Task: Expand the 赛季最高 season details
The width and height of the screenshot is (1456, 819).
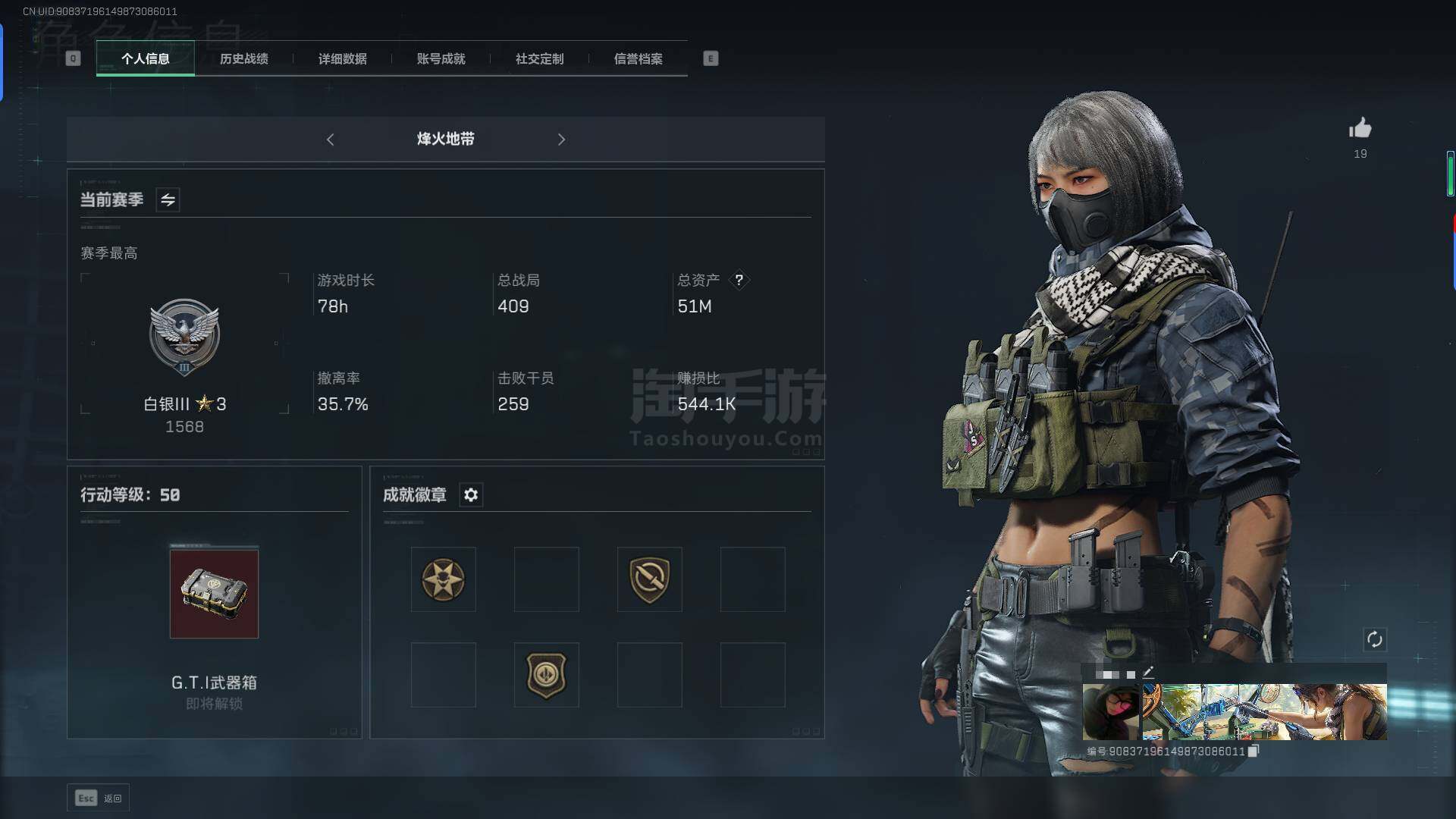Action: point(109,253)
